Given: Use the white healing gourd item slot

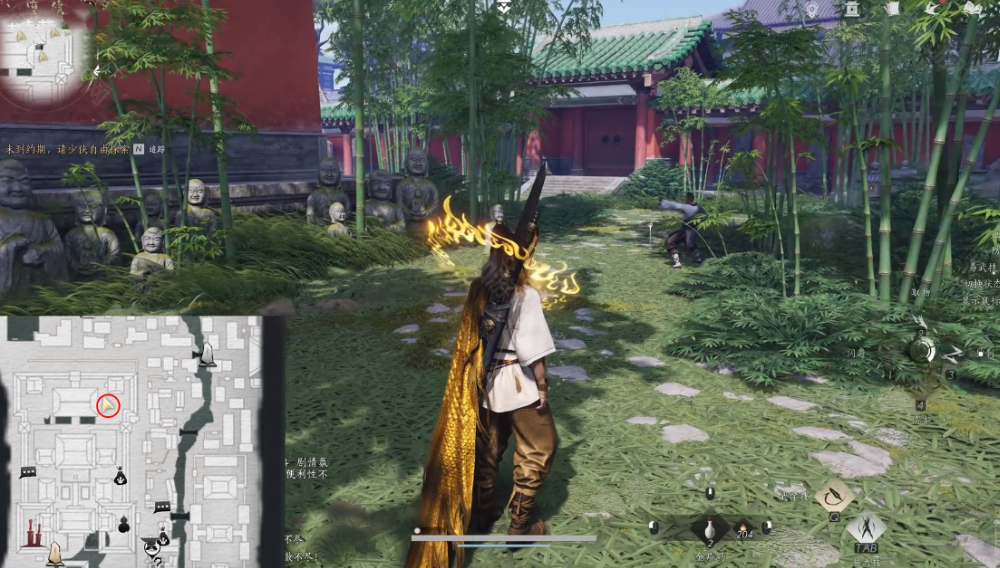Looking at the screenshot, I should pyautogui.click(x=709, y=530).
